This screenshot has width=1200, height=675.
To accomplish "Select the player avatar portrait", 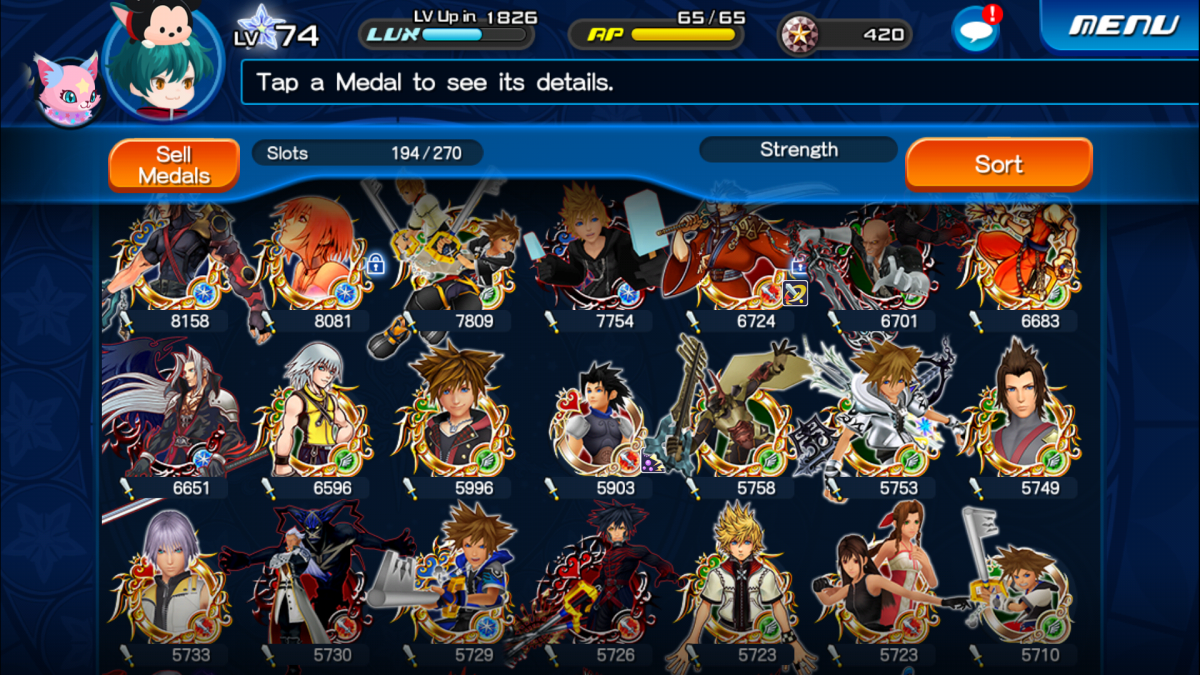I will (x=162, y=62).
